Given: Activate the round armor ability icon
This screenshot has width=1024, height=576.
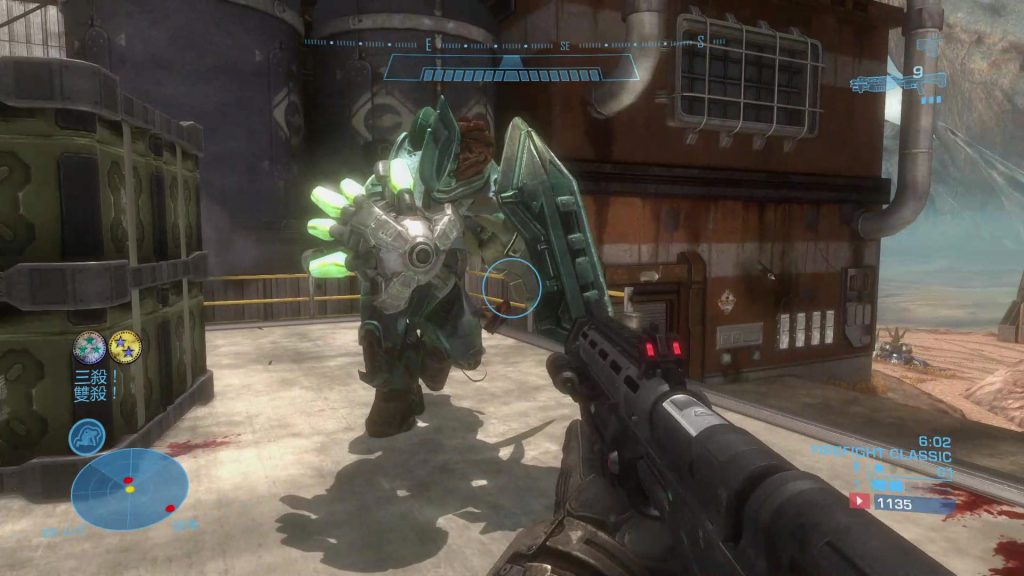Looking at the screenshot, I should 88,437.
